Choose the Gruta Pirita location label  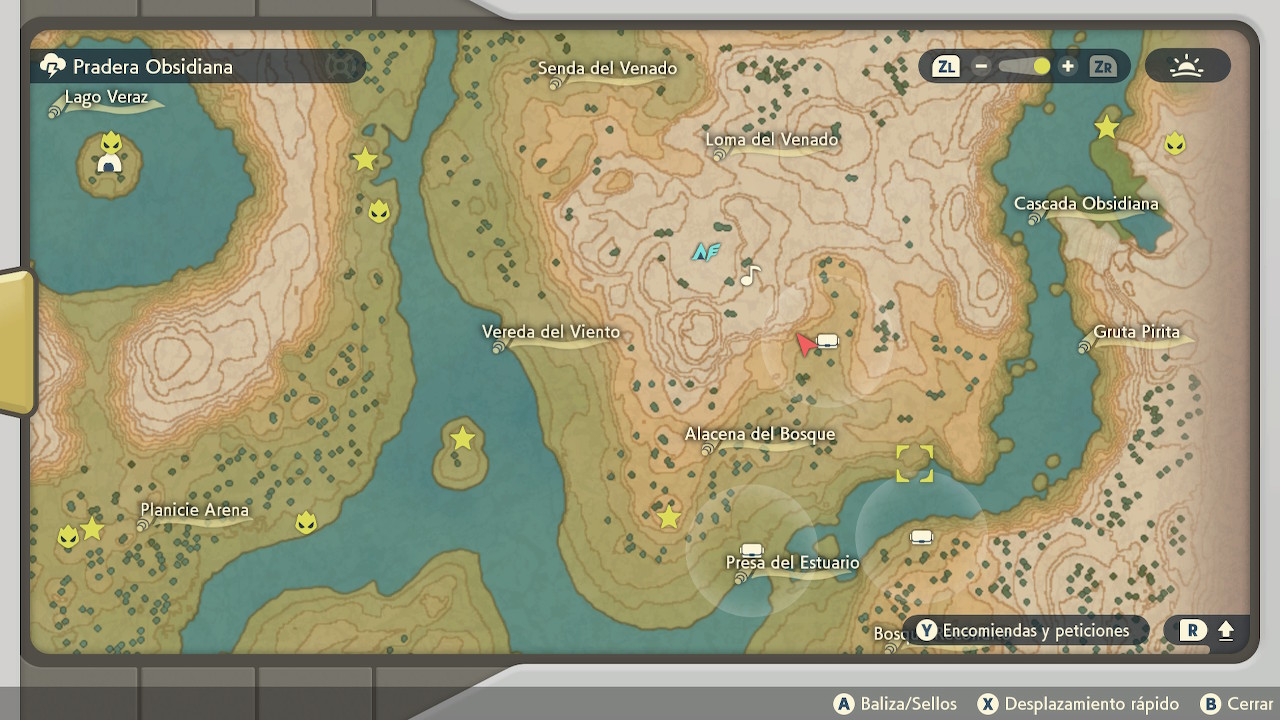[1136, 332]
